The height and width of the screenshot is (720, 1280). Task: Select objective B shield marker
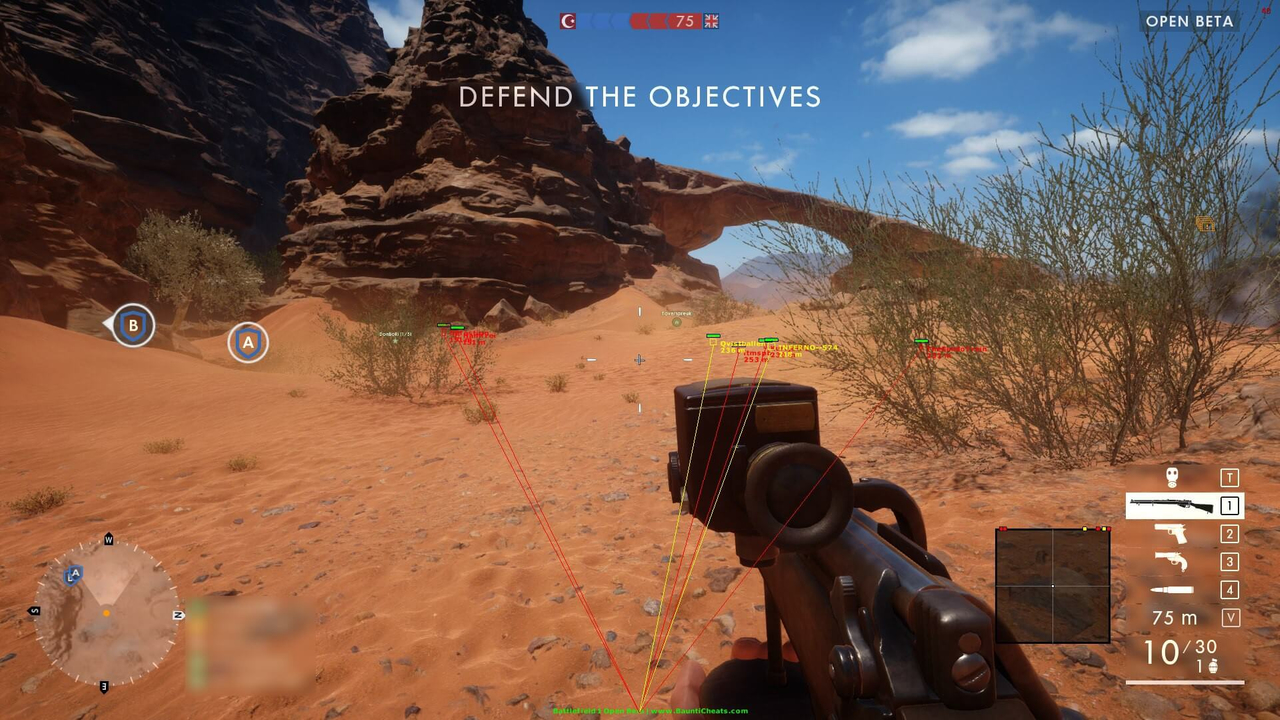pyautogui.click(x=133, y=325)
